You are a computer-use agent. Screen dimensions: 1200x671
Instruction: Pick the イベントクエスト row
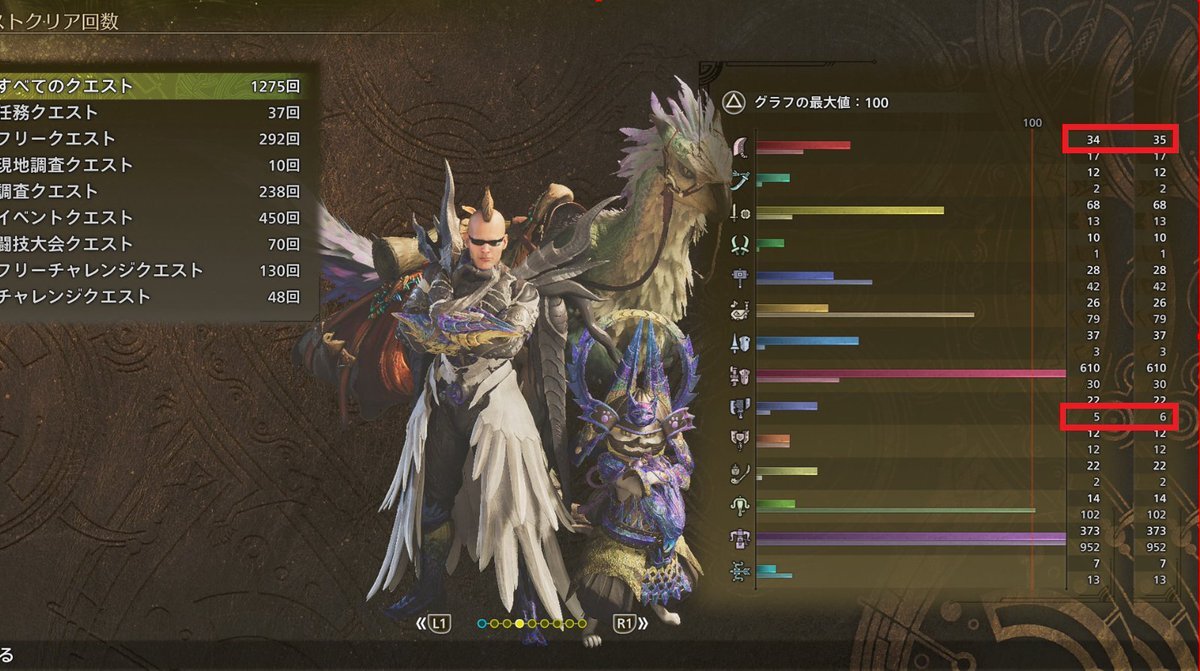(x=150, y=218)
